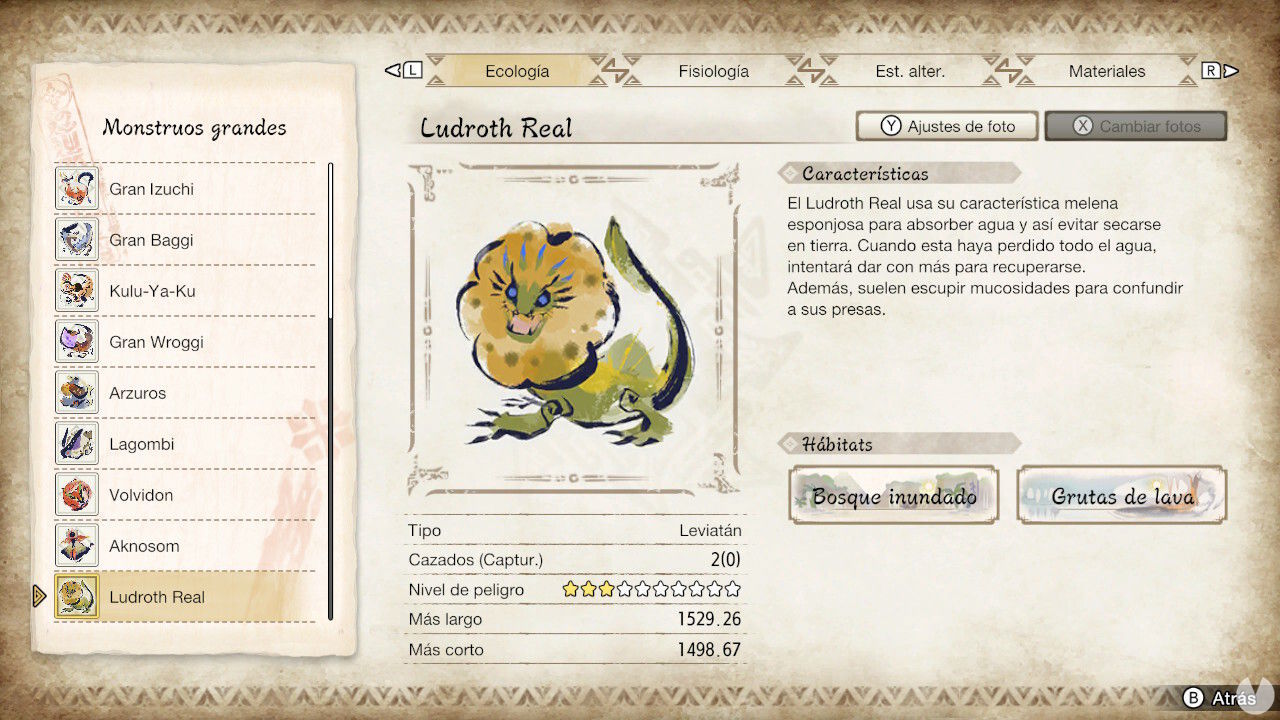The width and height of the screenshot is (1280, 720).
Task: Click the Nivel de peligro star rating
Action: (x=650, y=590)
